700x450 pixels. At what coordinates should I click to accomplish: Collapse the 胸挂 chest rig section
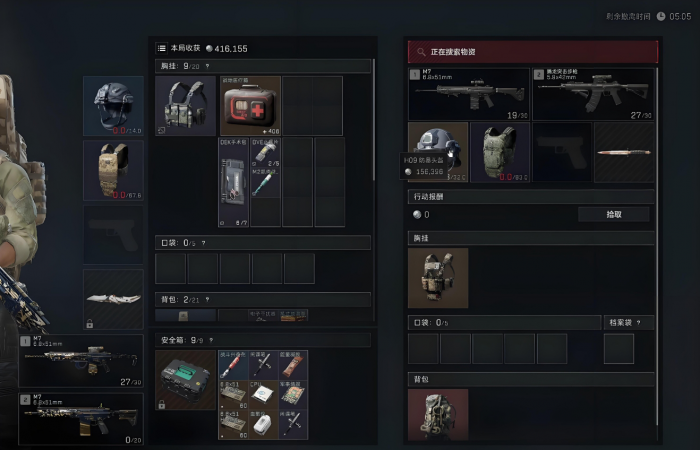tap(207, 66)
